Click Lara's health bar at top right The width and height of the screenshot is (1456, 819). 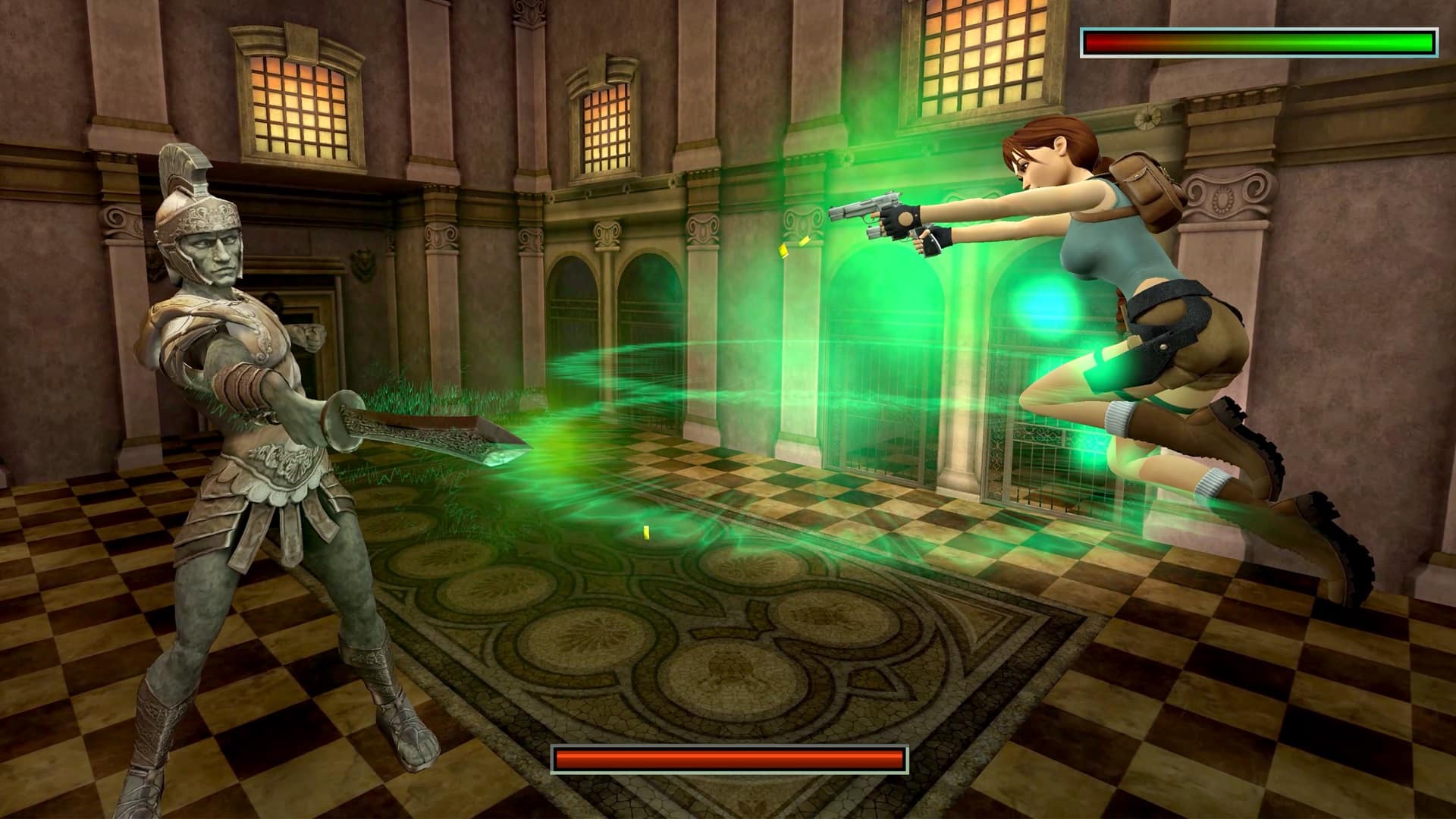click(x=1259, y=42)
